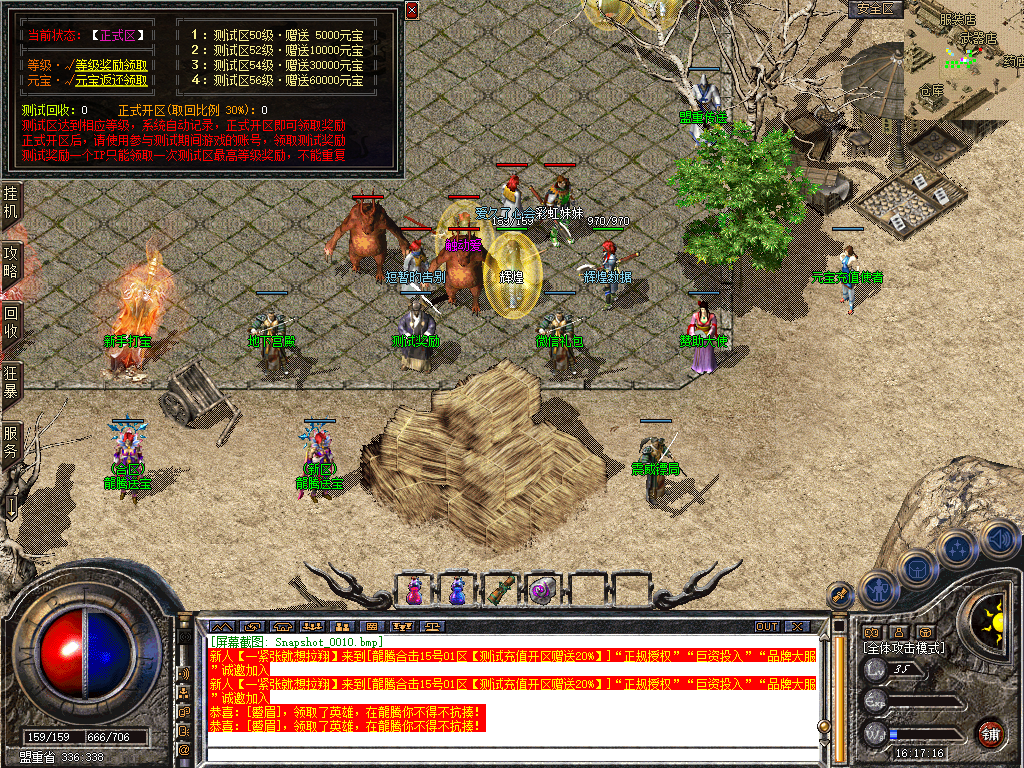
Task: Open the skills sparkle round button
Action: (x=958, y=549)
